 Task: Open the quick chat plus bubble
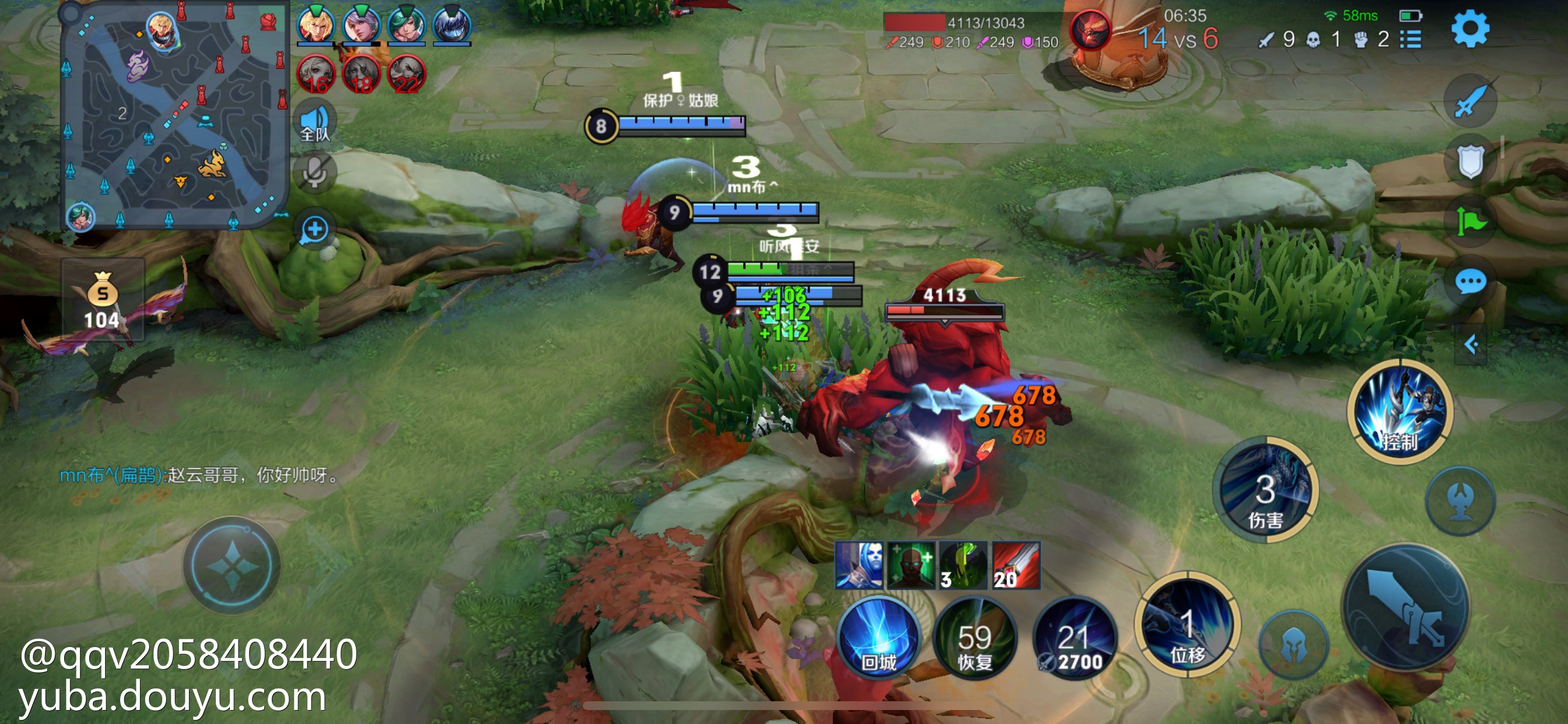[314, 230]
